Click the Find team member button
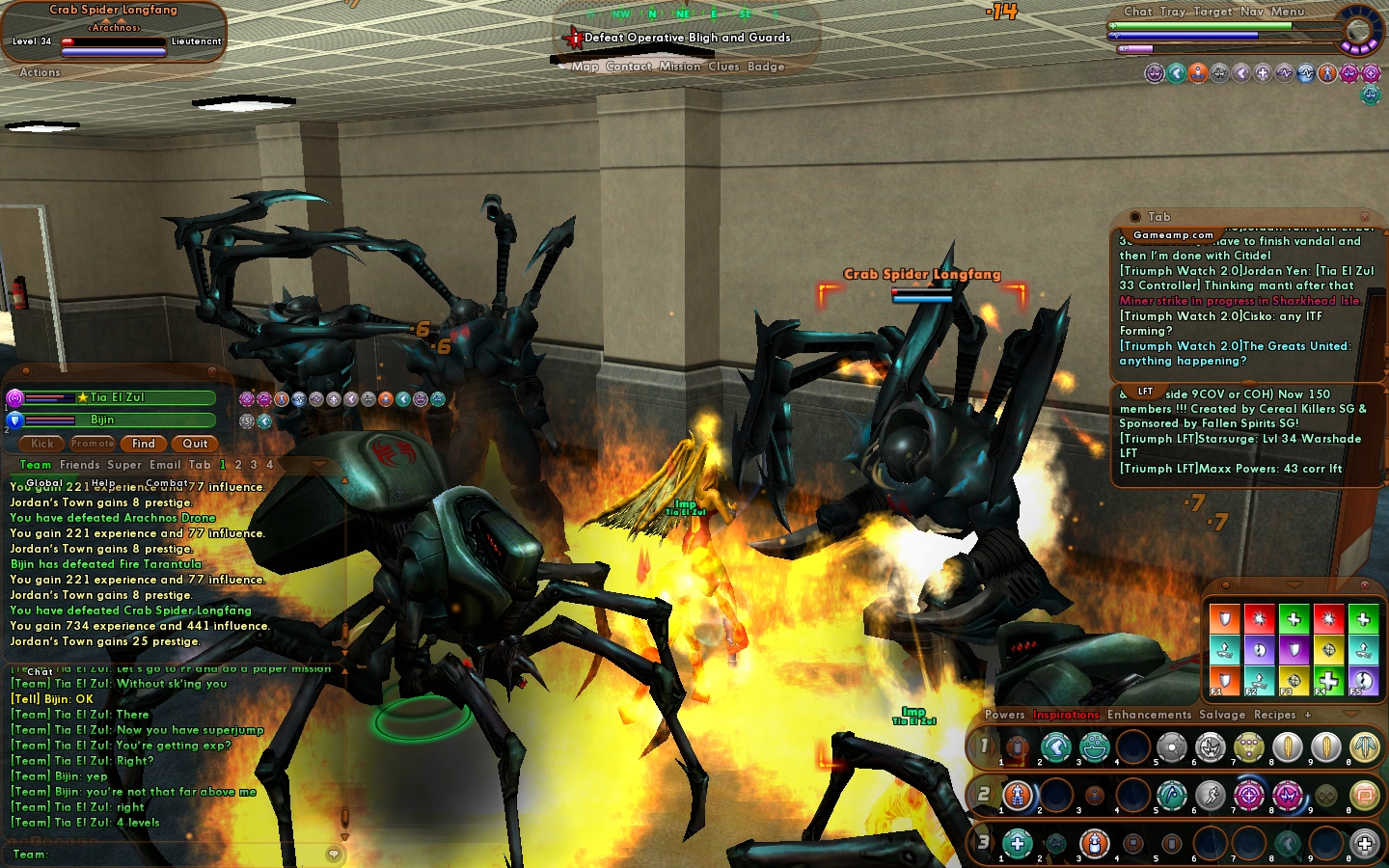The image size is (1389, 868). (x=144, y=444)
